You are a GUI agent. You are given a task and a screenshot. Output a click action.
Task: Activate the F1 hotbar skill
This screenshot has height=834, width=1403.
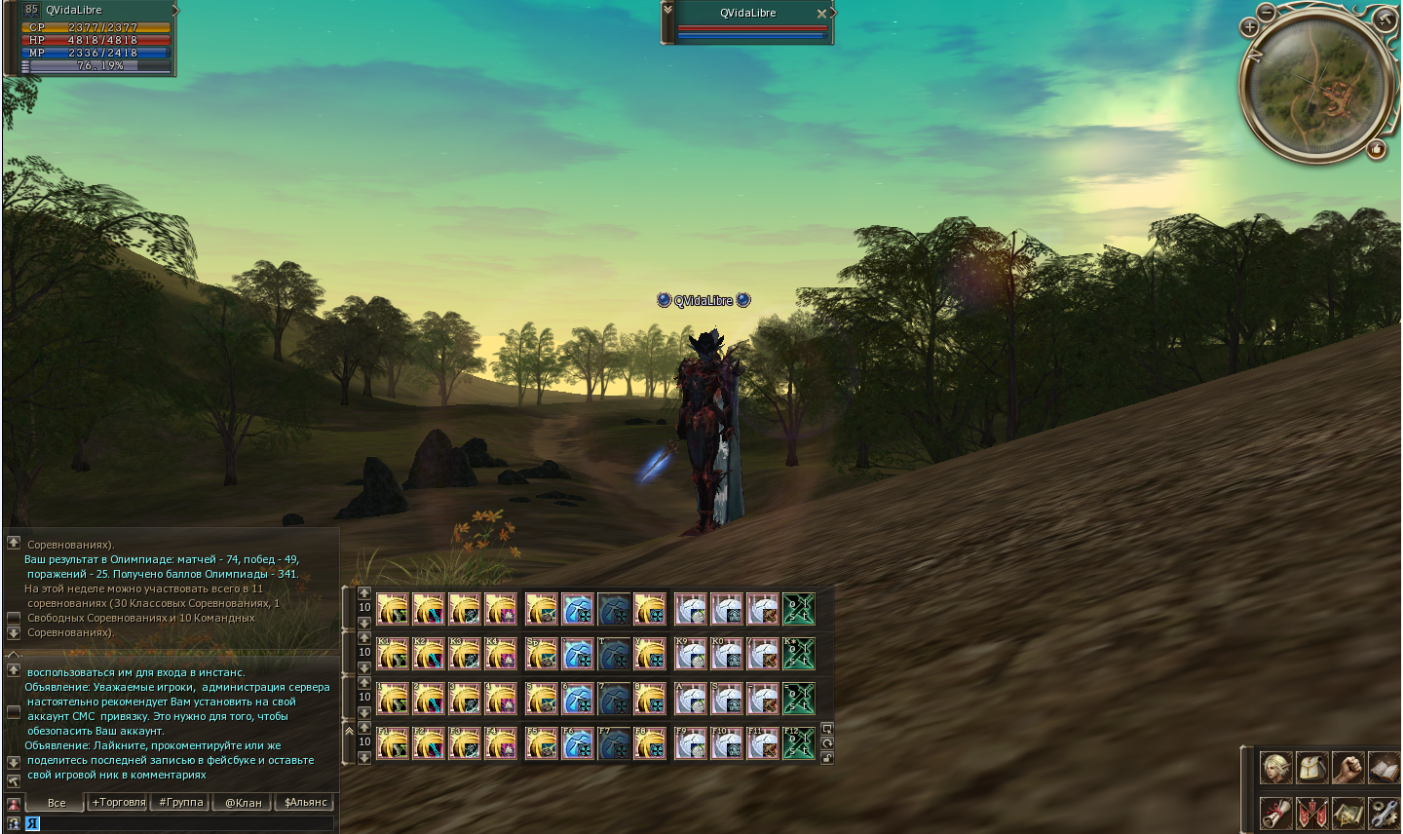[393, 744]
